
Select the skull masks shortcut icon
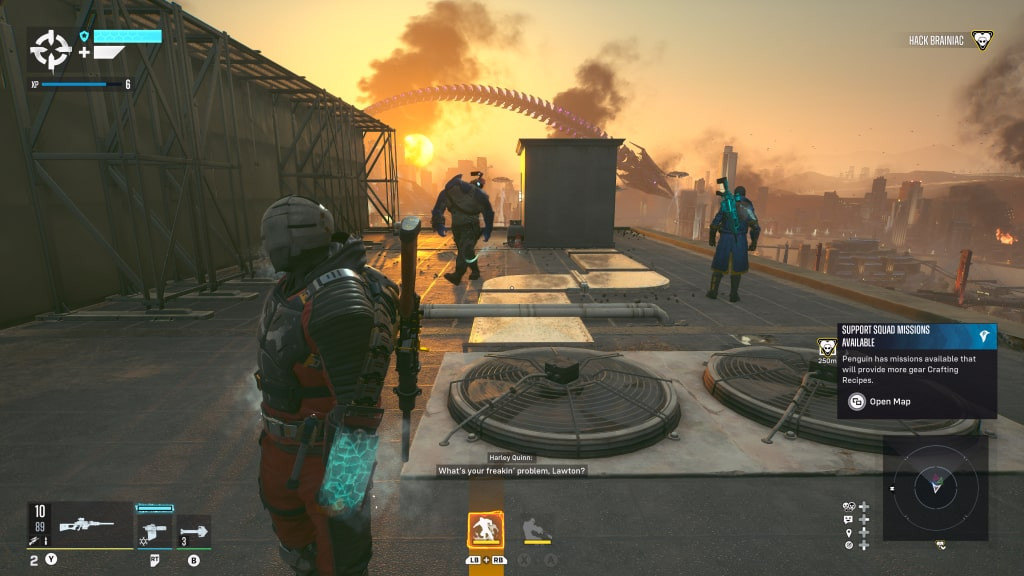pos(849,507)
